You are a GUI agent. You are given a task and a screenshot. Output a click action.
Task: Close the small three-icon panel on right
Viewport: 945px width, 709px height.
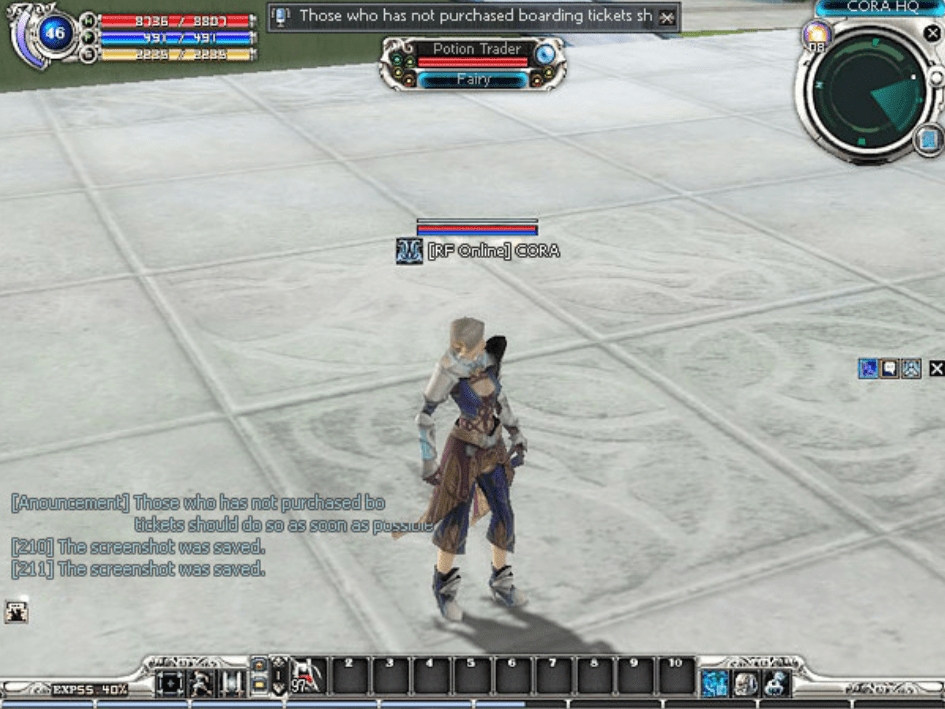(x=936, y=369)
